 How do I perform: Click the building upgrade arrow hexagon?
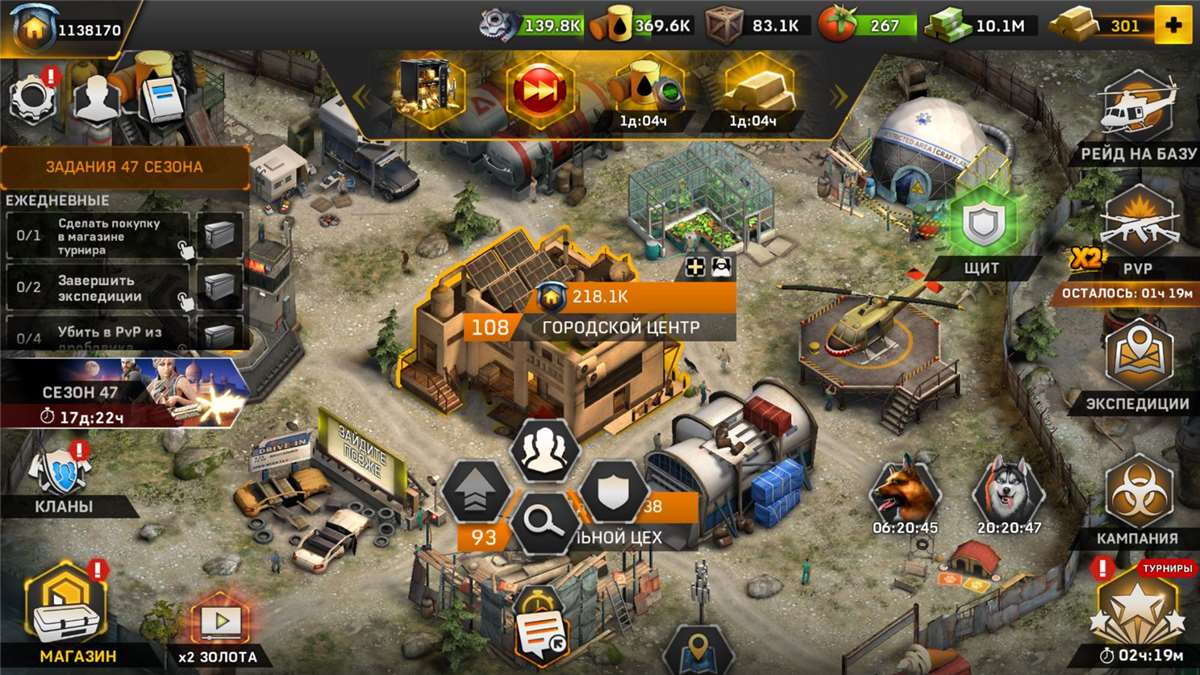coord(476,491)
